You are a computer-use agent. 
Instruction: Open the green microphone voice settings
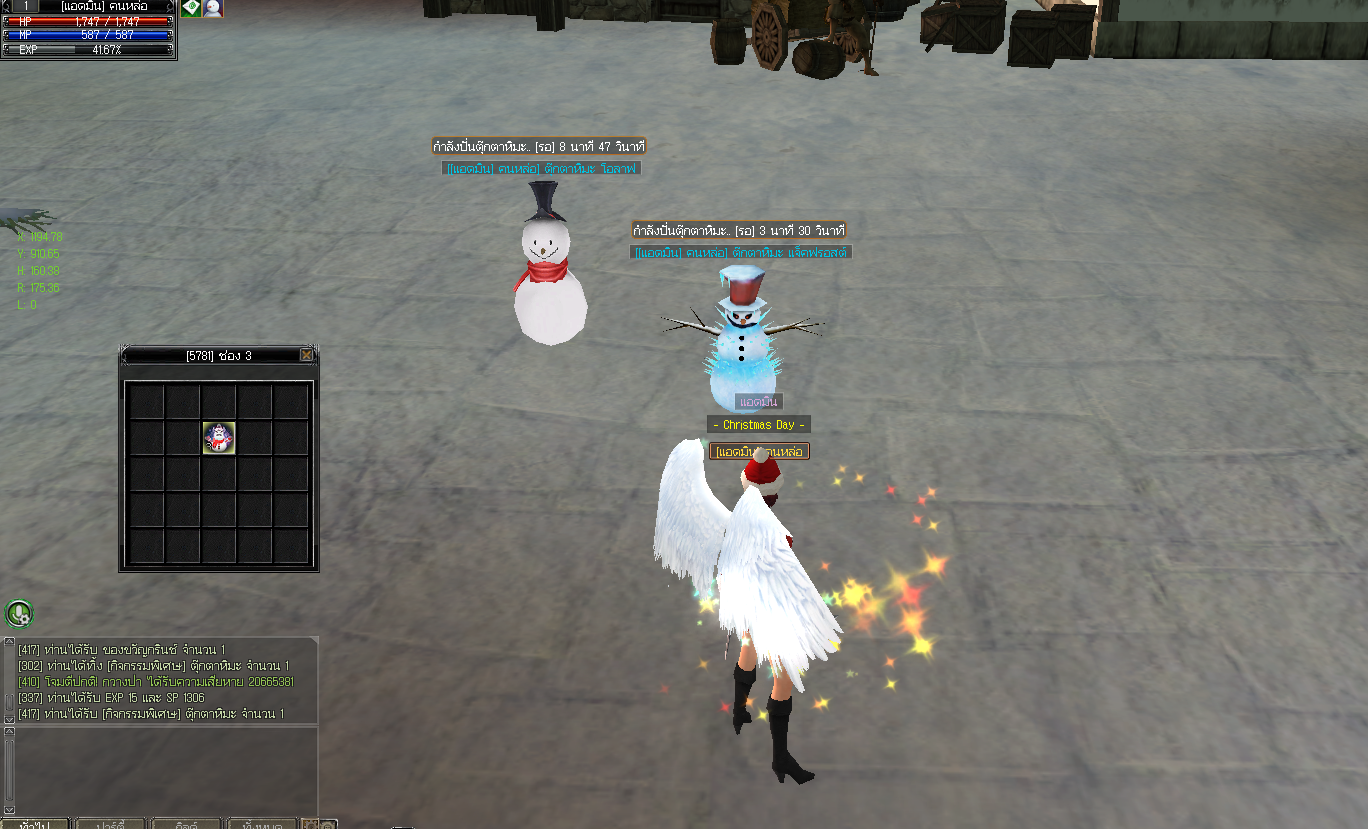[19, 613]
